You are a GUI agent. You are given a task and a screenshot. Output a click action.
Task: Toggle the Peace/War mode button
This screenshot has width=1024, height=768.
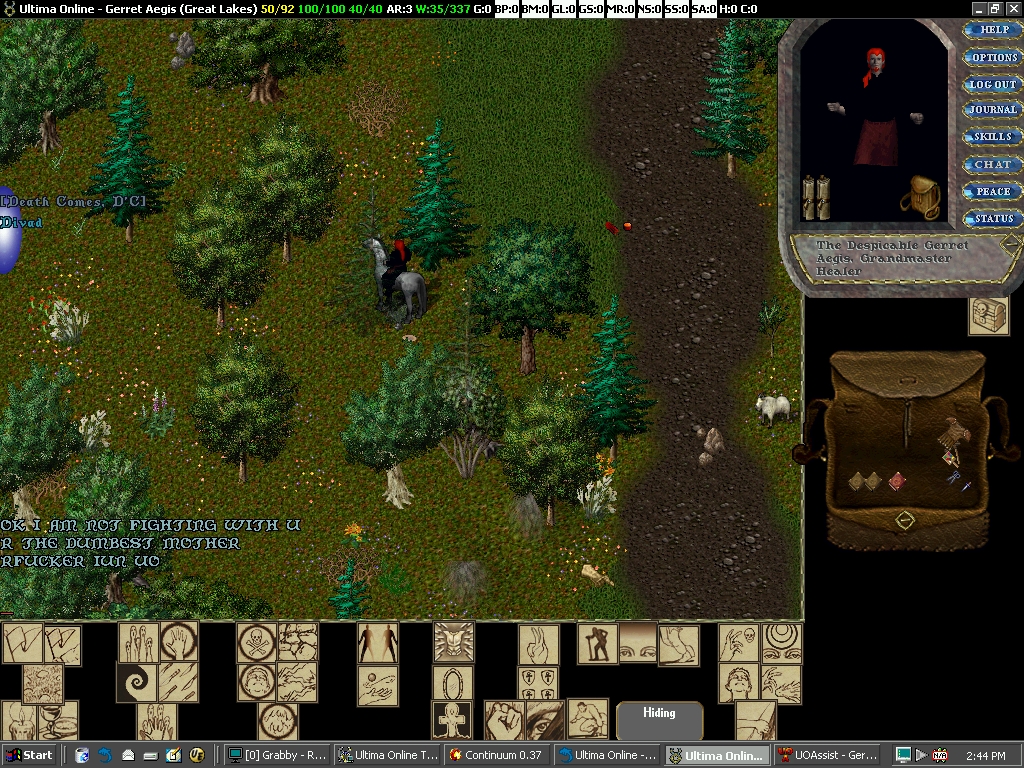pyautogui.click(x=993, y=191)
